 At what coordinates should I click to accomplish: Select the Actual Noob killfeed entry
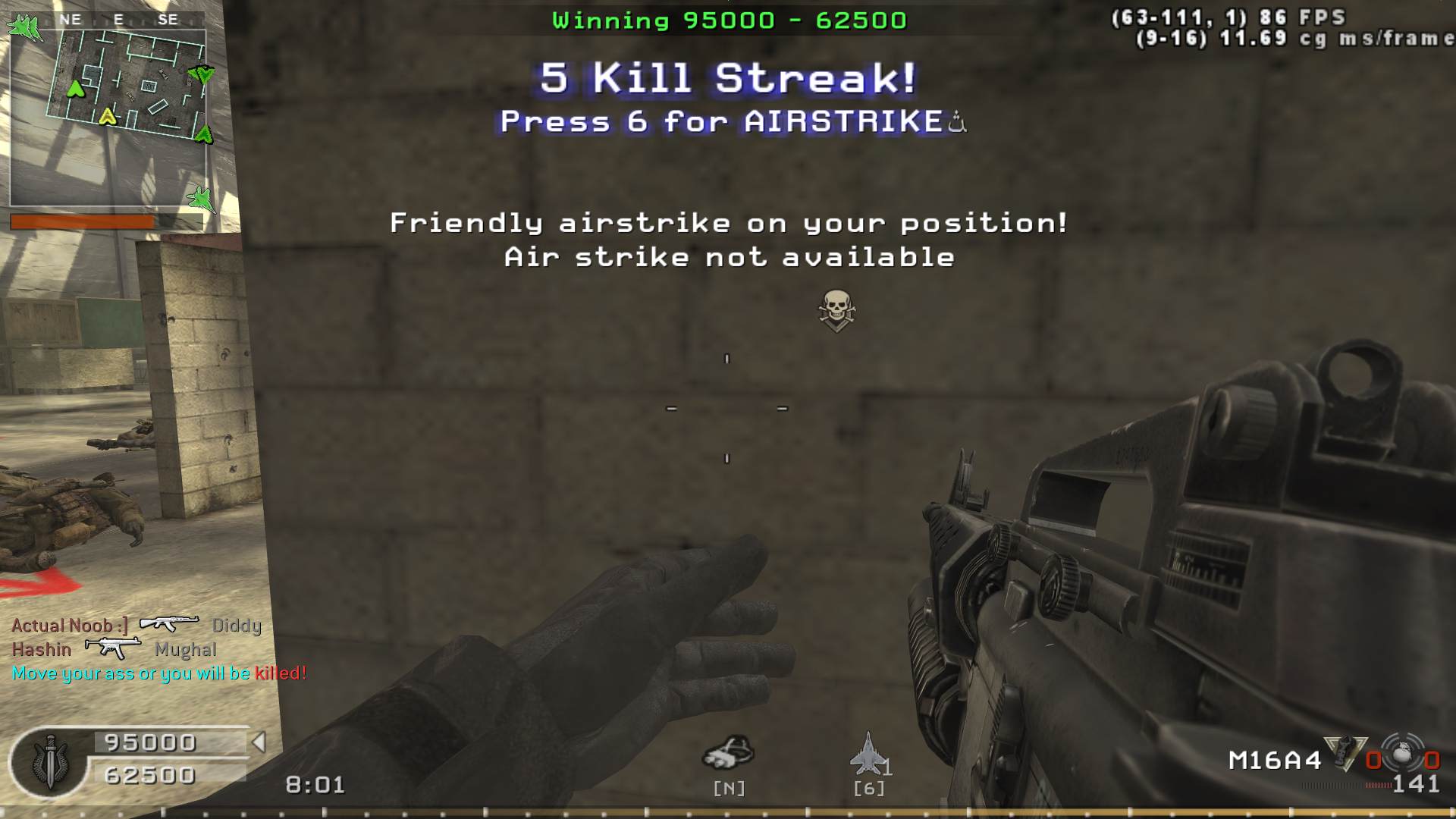70,626
